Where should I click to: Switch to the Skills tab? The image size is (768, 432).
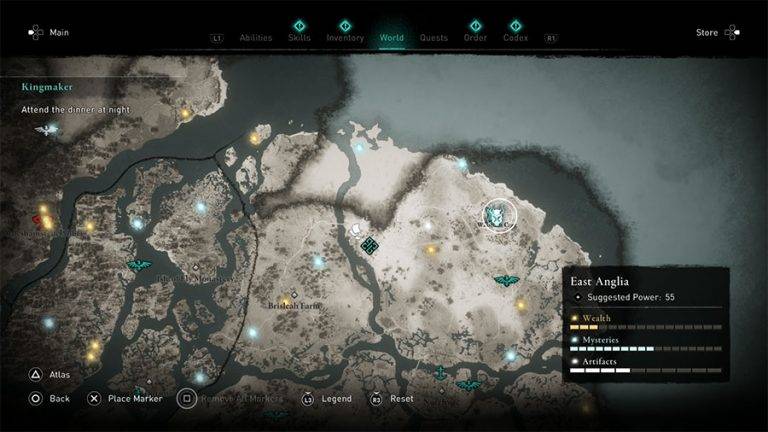[x=298, y=38]
